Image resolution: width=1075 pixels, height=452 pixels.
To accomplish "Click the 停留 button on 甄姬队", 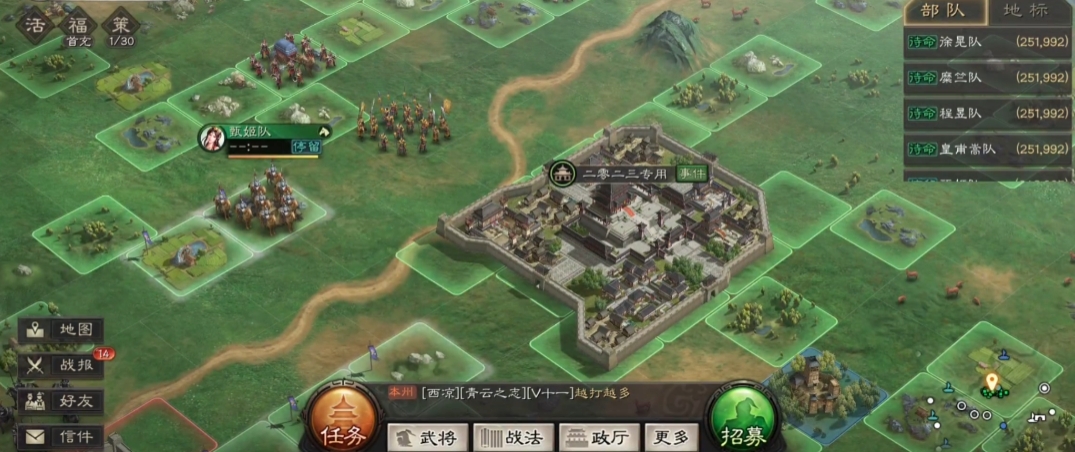I will pyautogui.click(x=306, y=147).
